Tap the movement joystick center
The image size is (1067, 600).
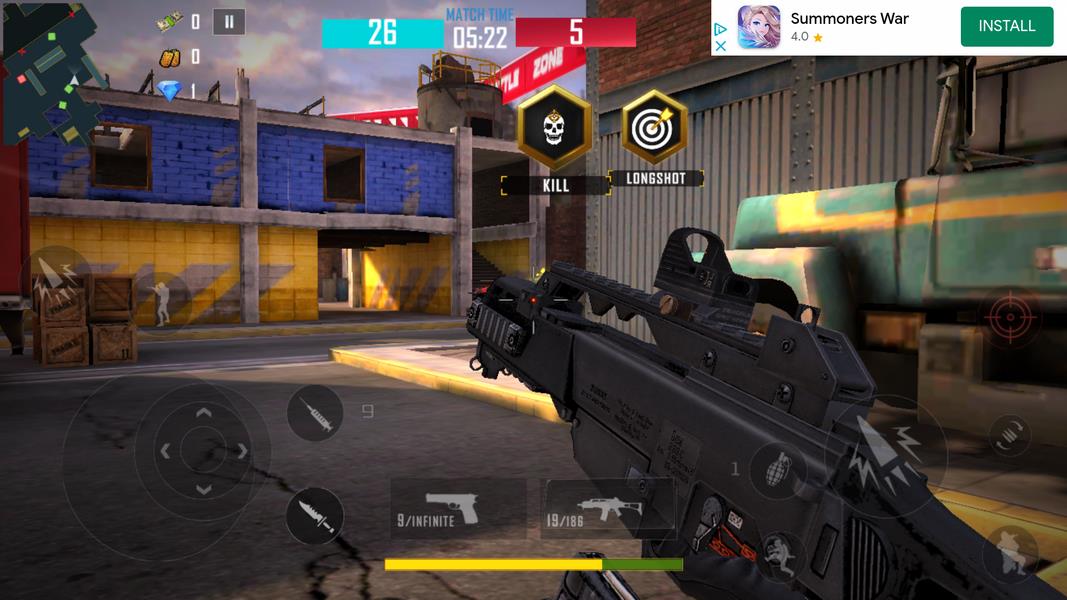pos(203,451)
